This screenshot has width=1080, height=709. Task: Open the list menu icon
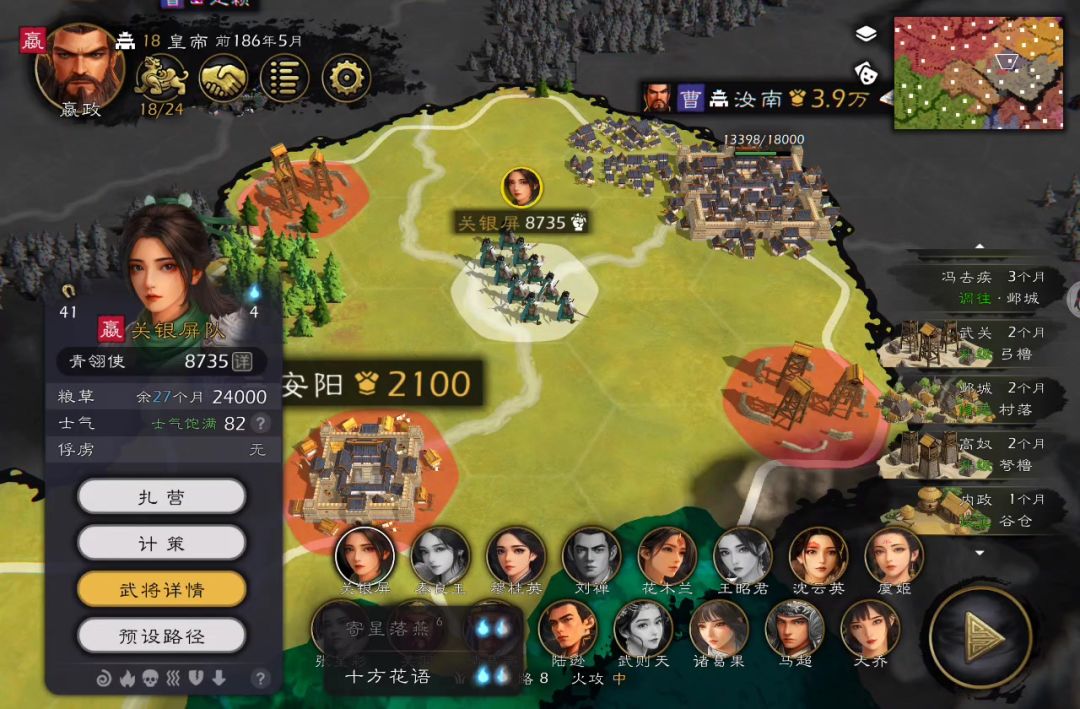[285, 77]
